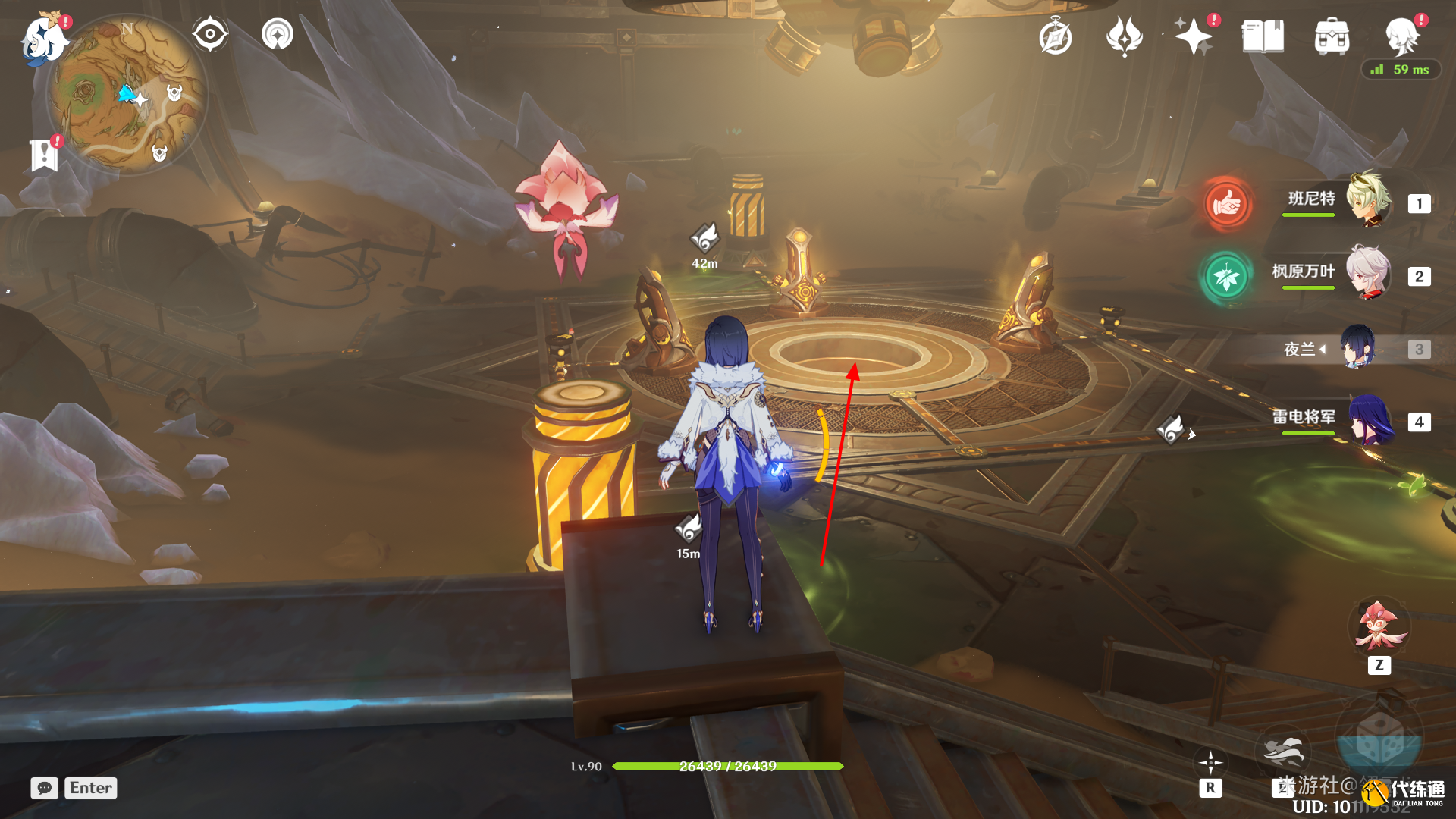Use the pink flower gadget icon
The image size is (1456, 819).
click(1379, 628)
